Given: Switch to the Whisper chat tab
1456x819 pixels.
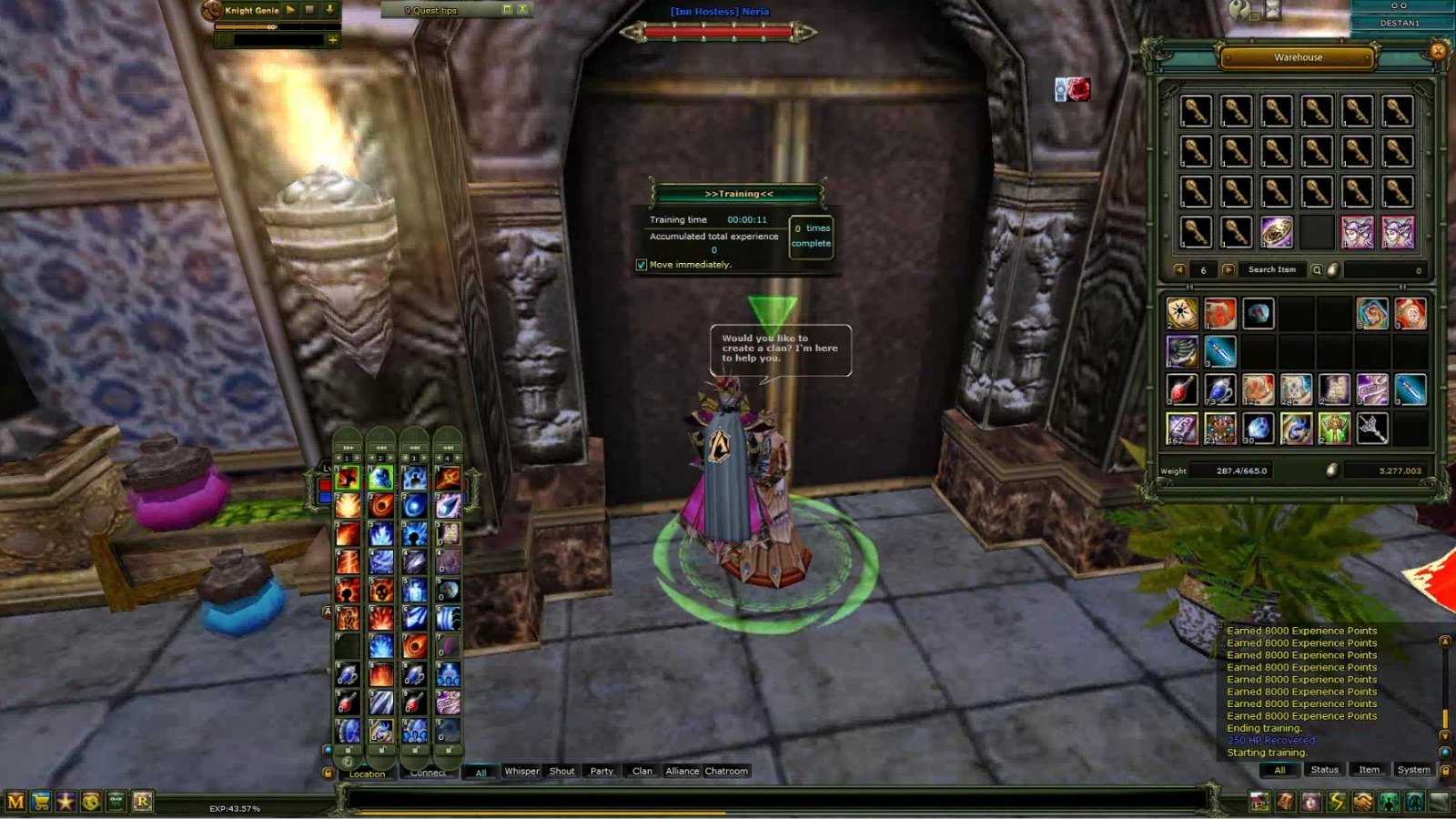Looking at the screenshot, I should [522, 771].
